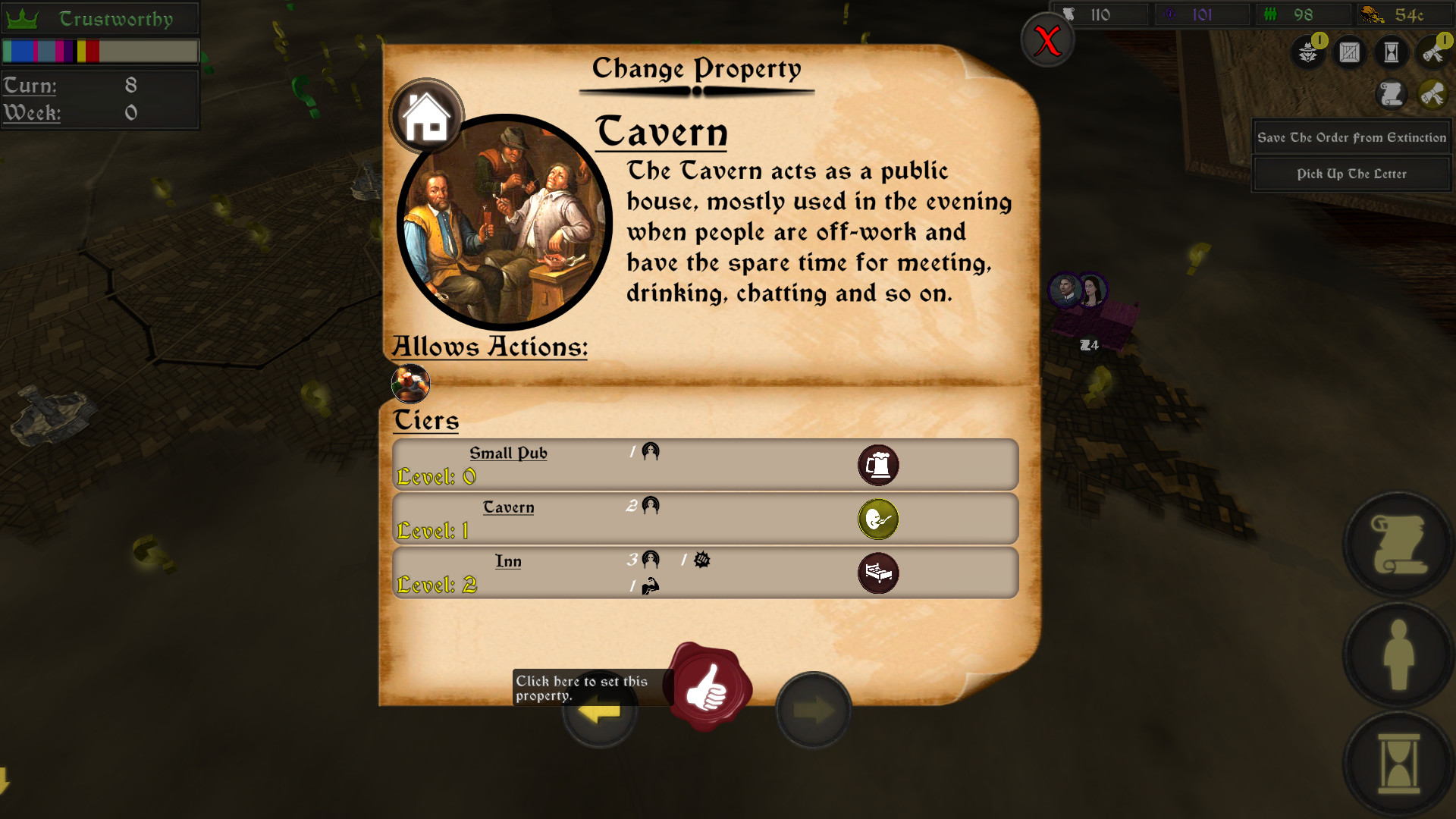Select the Tavern lute tier

(877, 519)
